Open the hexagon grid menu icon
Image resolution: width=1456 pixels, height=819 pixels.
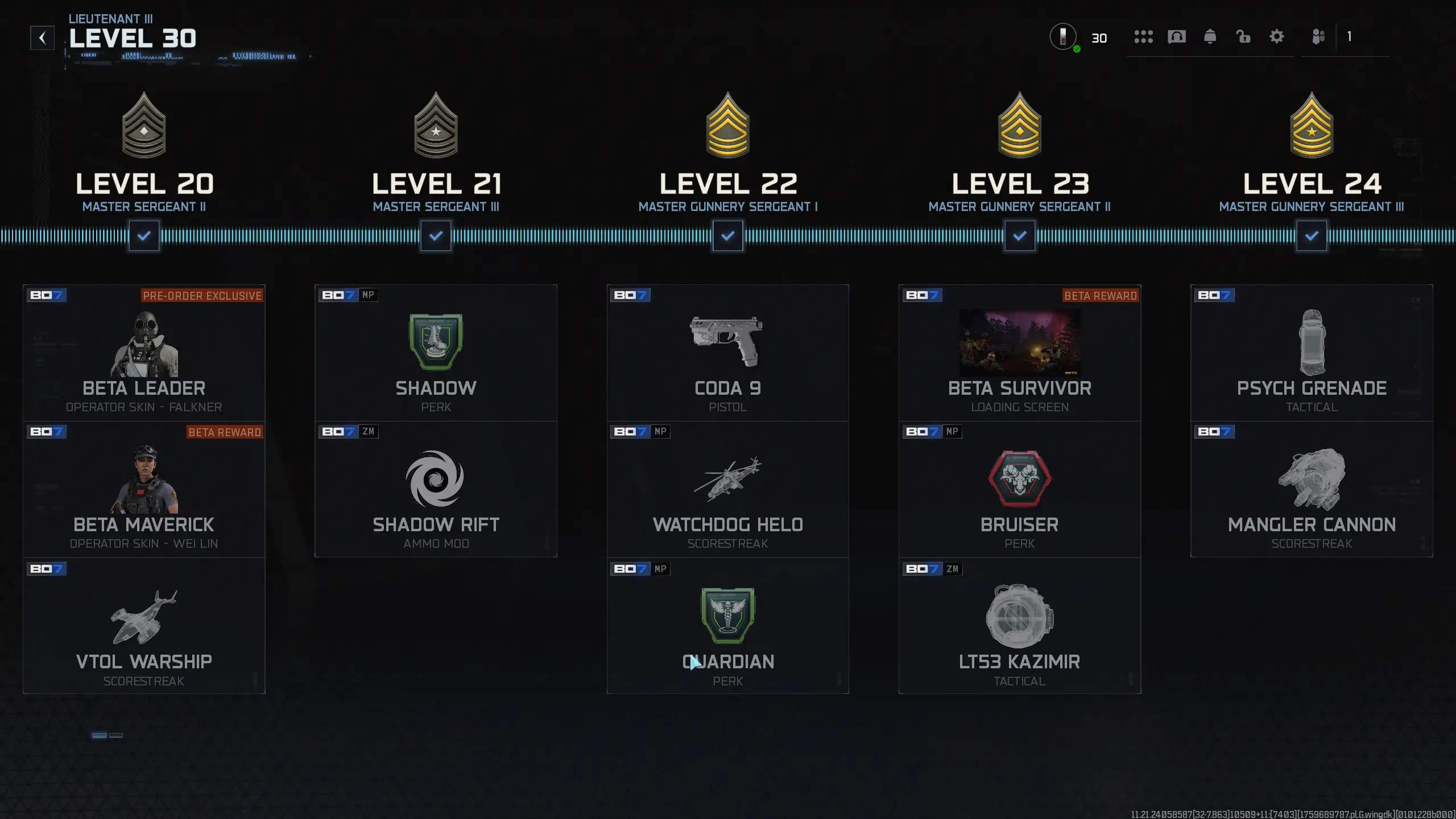pos(1144,37)
